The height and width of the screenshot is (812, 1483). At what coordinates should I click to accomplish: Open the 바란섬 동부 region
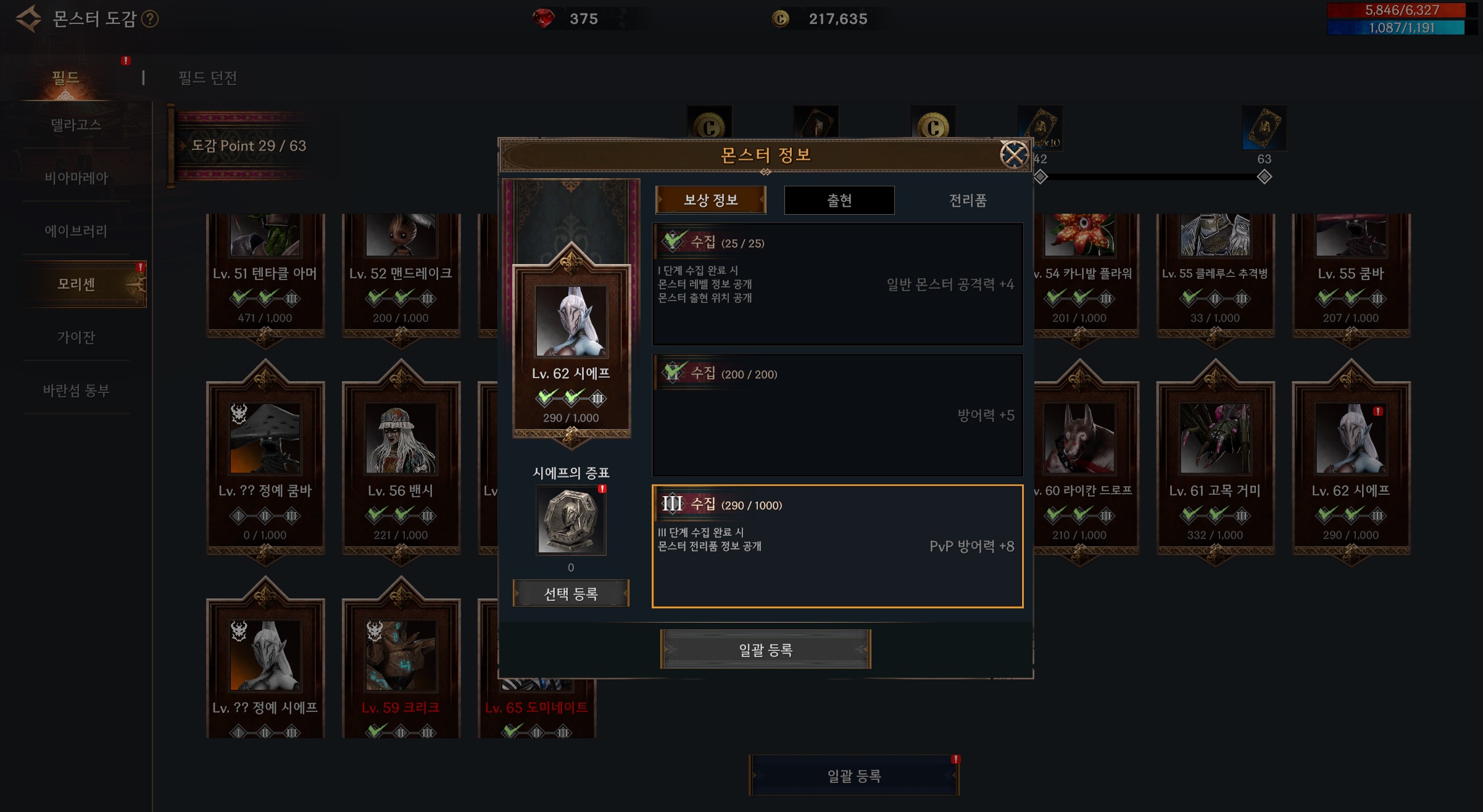(76, 390)
